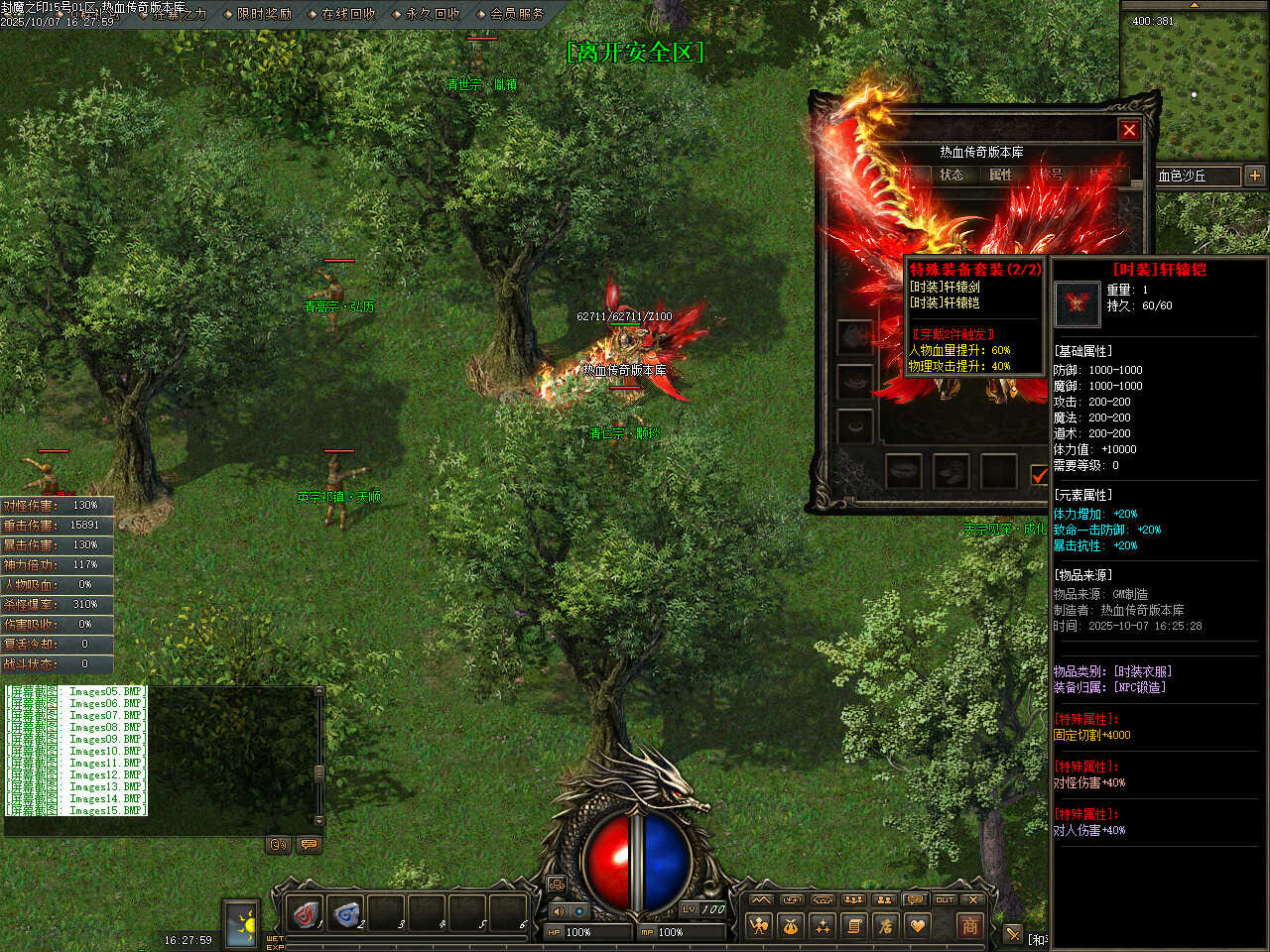Click the heart icon on bottom bar
The height and width of the screenshot is (952, 1270).
(x=918, y=925)
